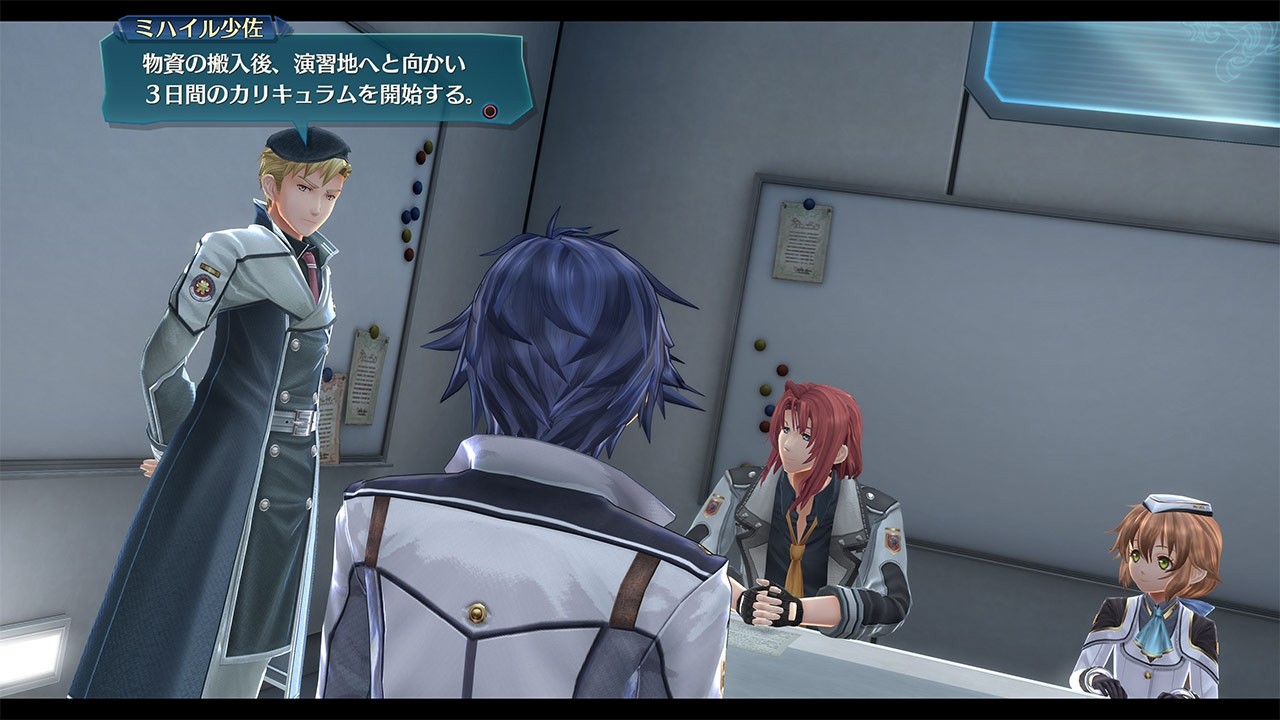Screen dimensions: 1280x720
Task: Click the blue magnet pinning the right wall notice
Action: (808, 203)
